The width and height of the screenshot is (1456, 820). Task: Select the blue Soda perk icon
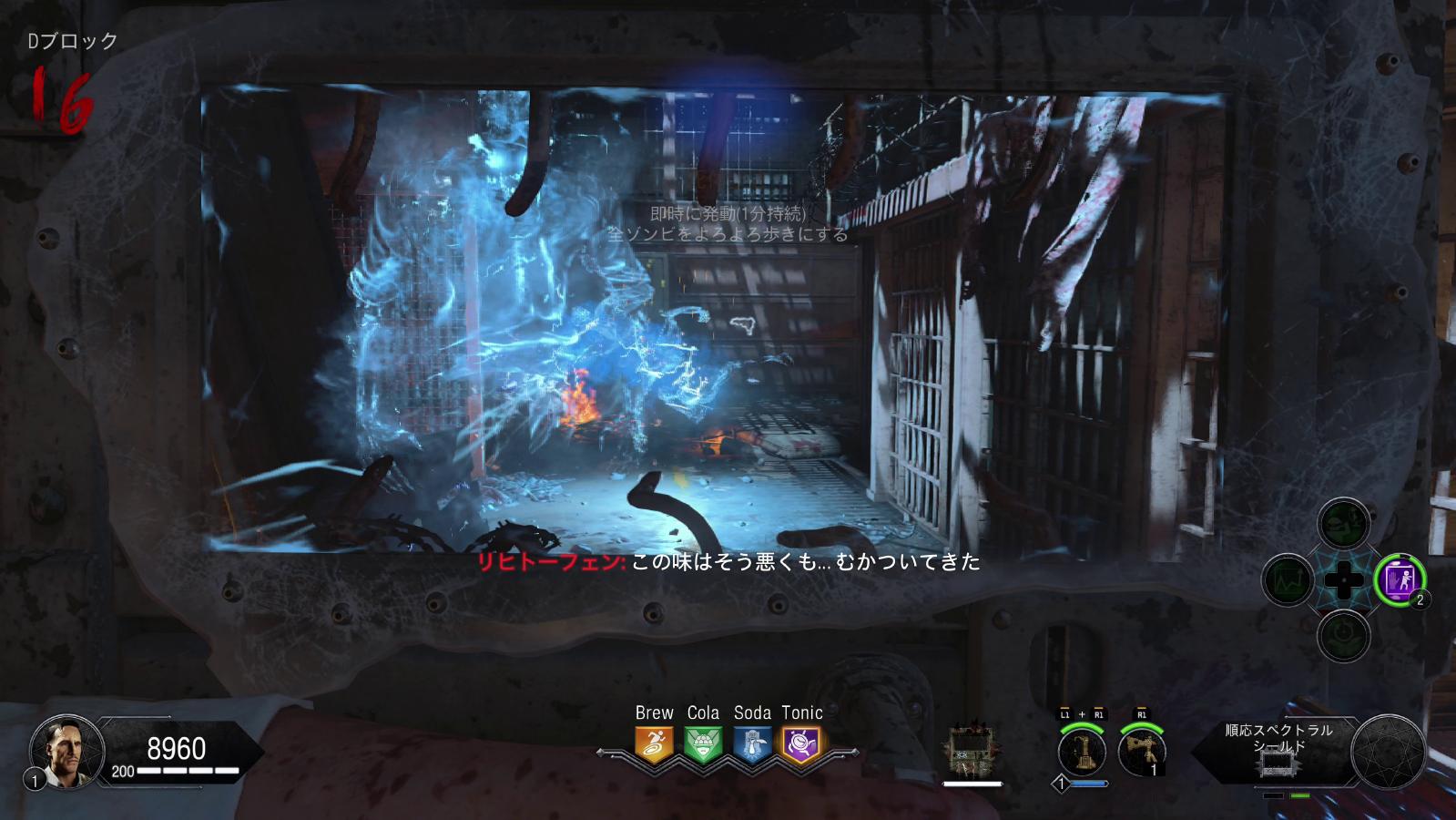point(752,744)
